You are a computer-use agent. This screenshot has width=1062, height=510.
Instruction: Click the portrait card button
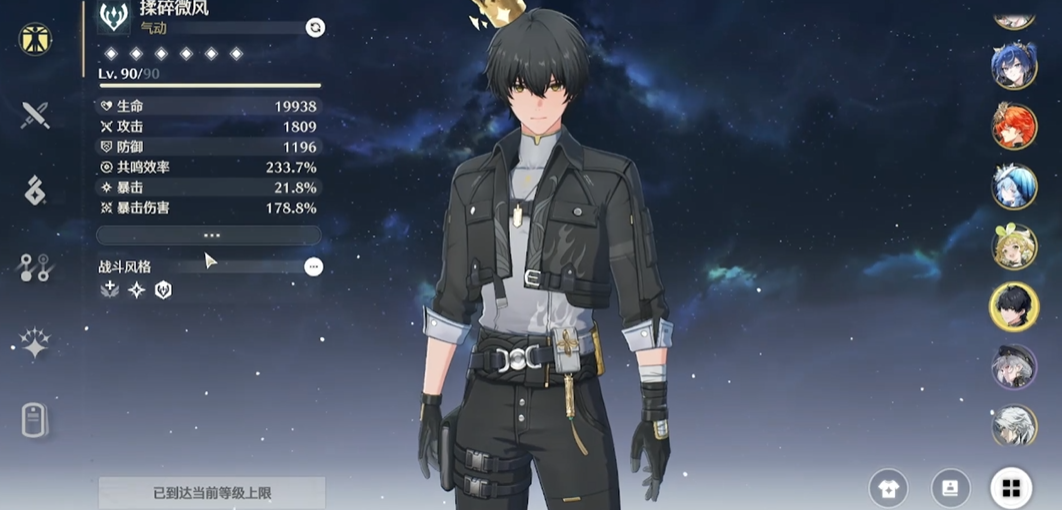click(950, 488)
